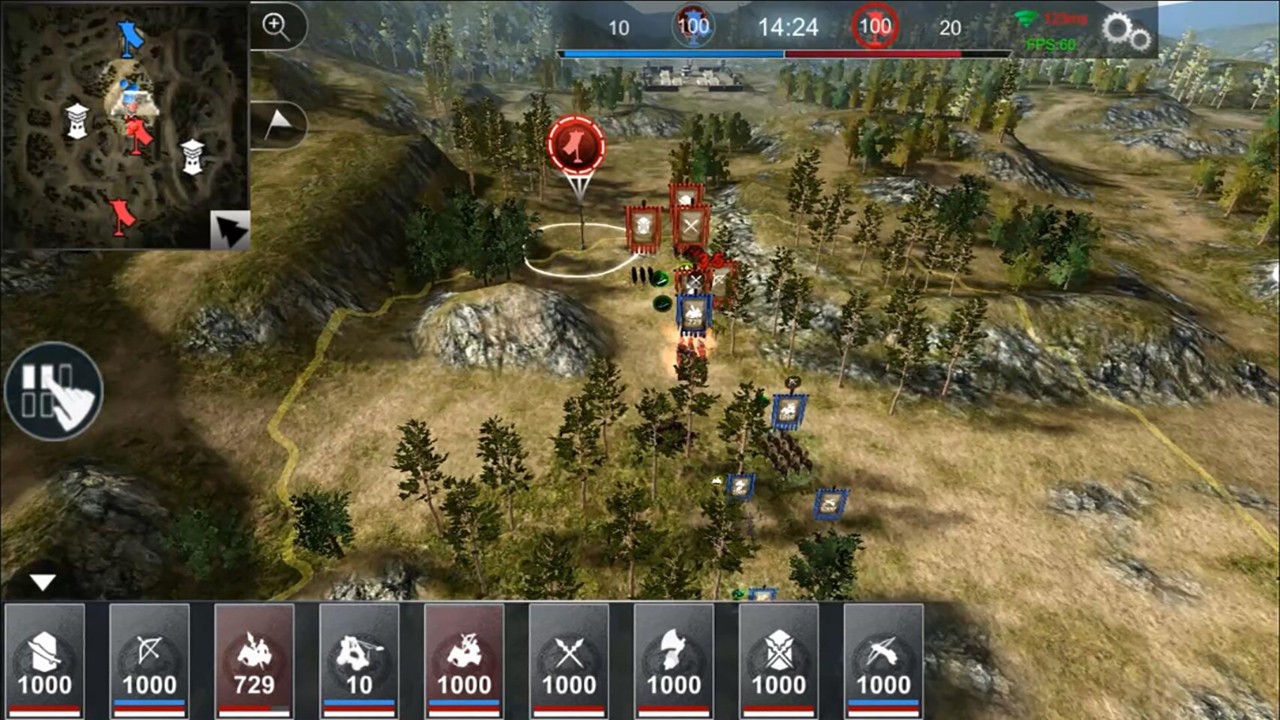The width and height of the screenshot is (1280, 720).
Task: Click the red capture point marker
Action: click(x=576, y=145)
